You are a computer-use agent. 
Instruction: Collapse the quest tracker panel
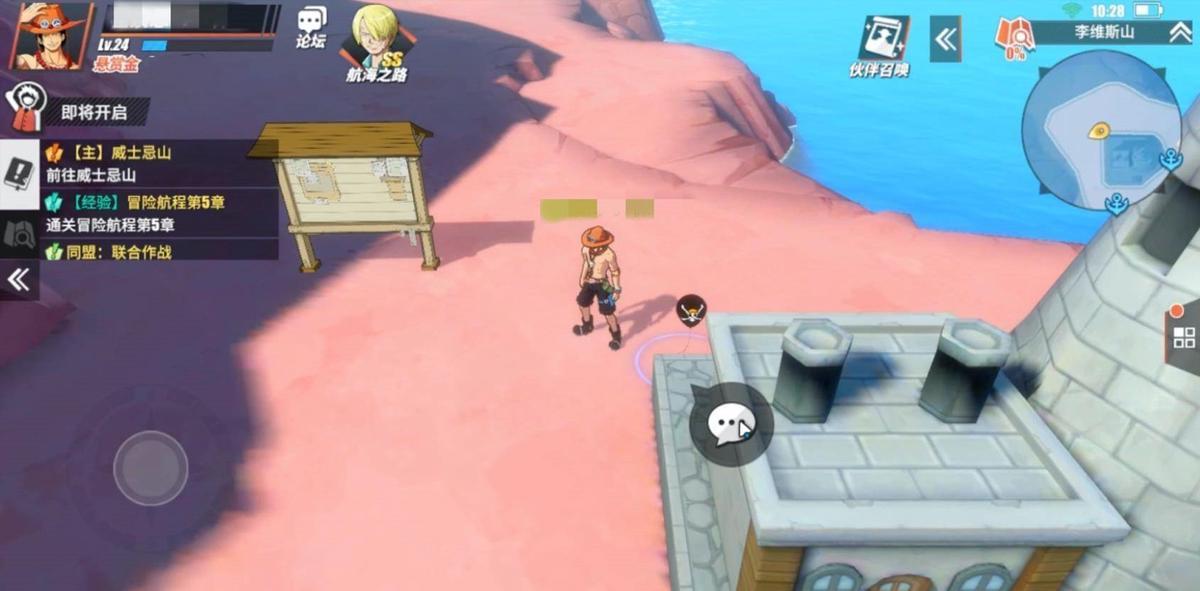[x=19, y=281]
